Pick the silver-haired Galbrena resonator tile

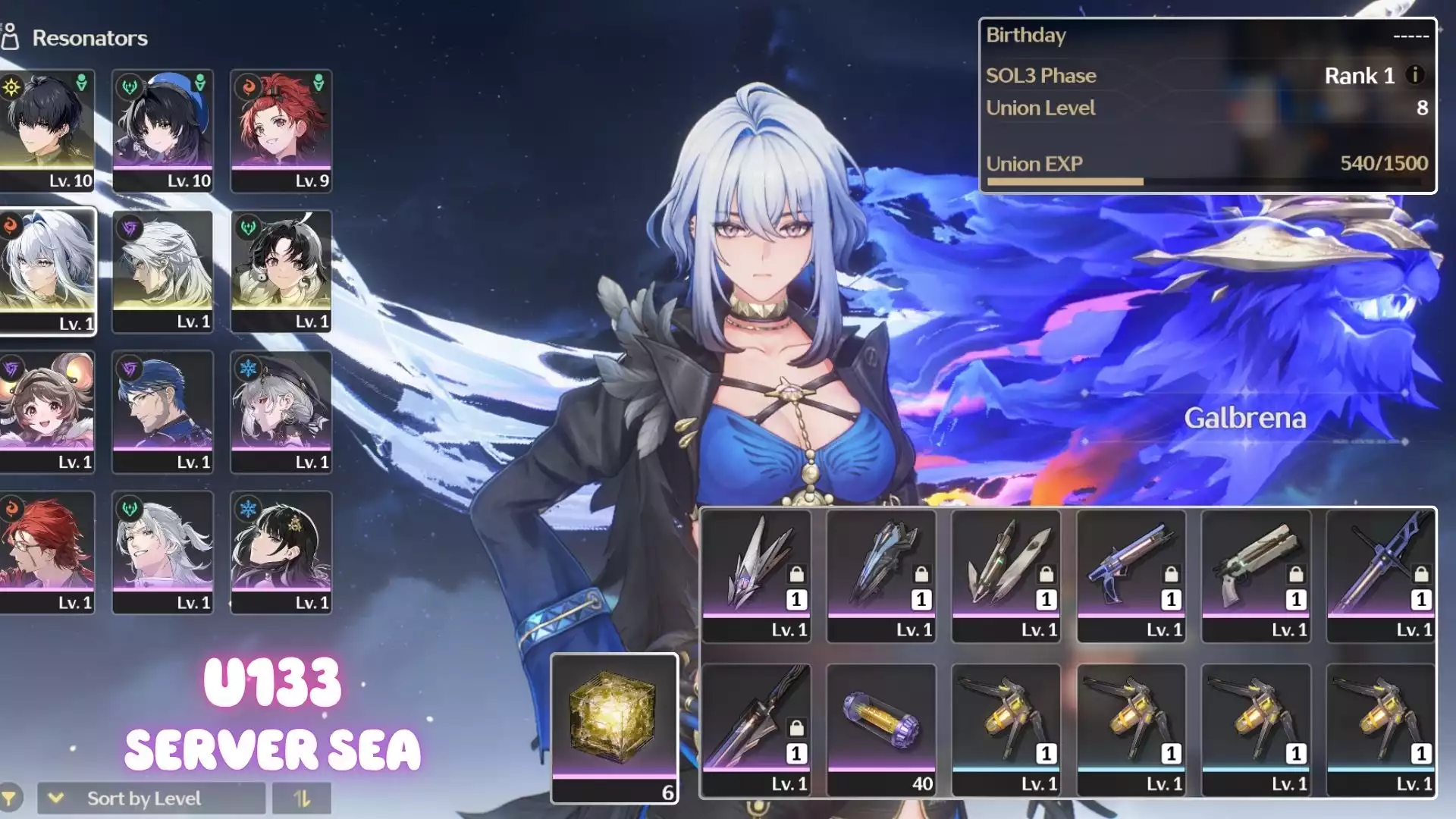[47, 271]
